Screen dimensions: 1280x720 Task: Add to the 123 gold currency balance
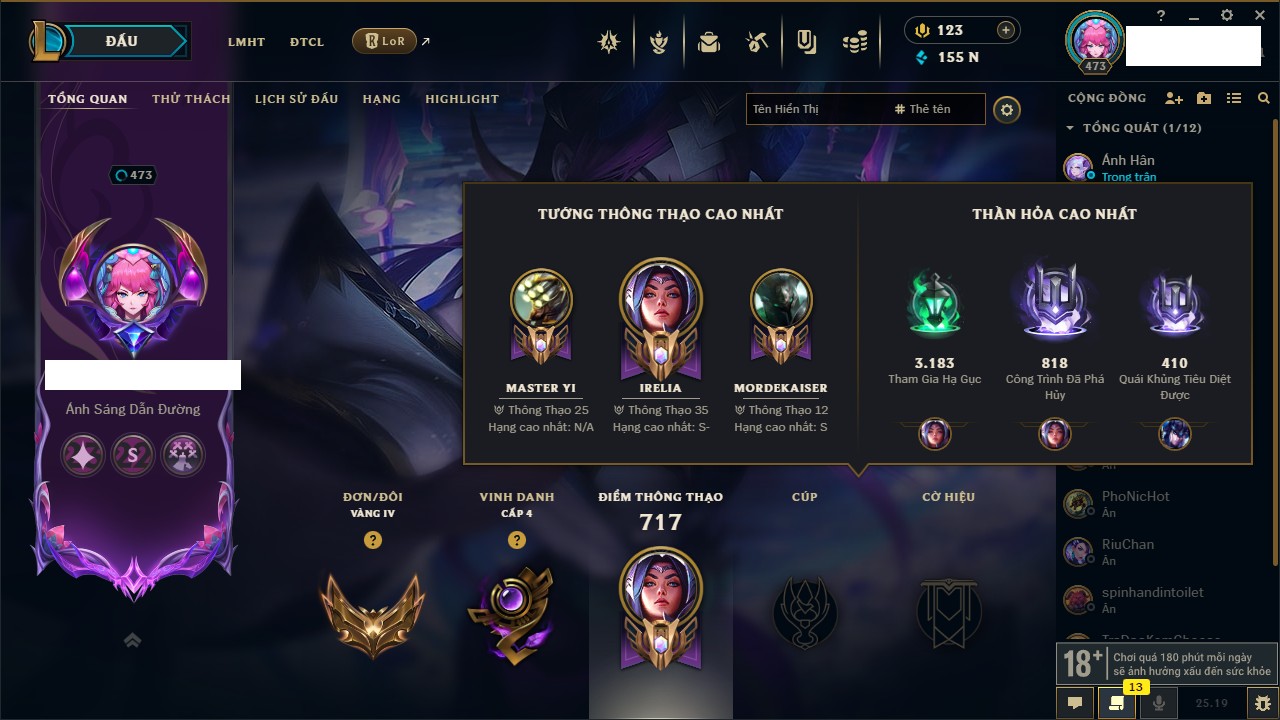click(1005, 30)
